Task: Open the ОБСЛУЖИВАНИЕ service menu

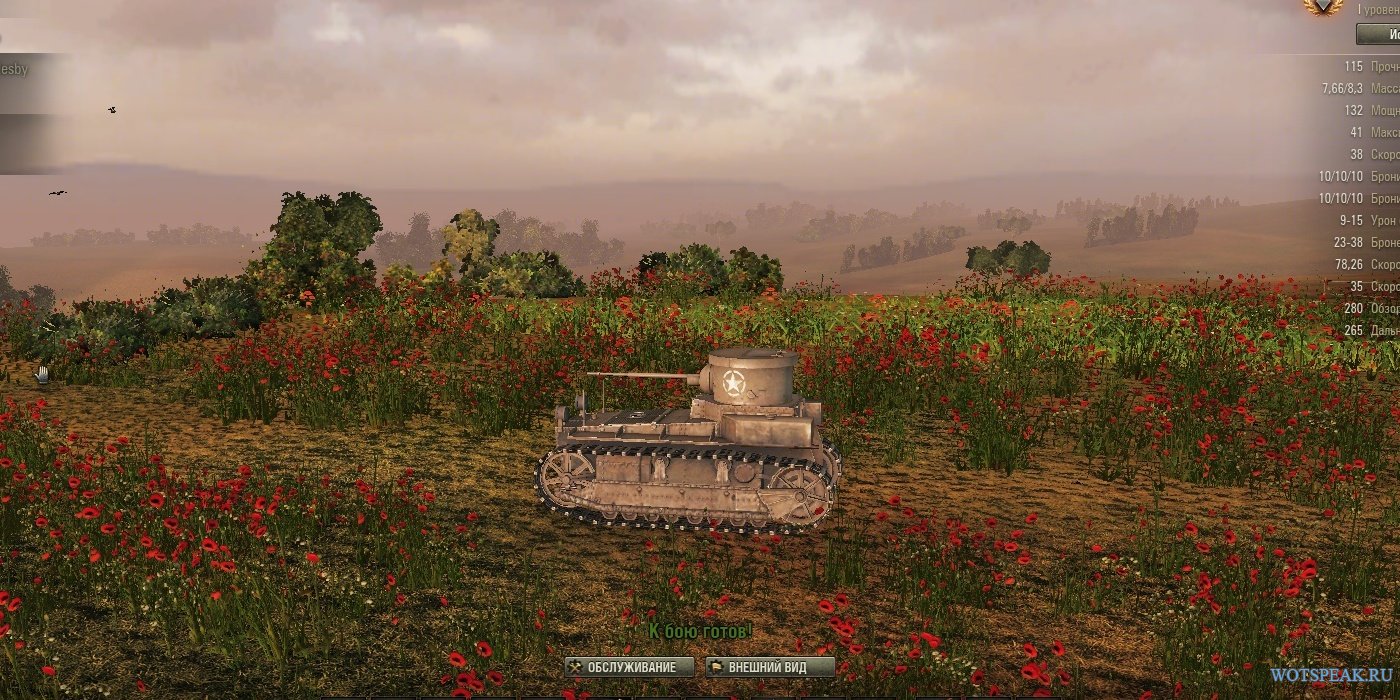Action: click(x=630, y=667)
